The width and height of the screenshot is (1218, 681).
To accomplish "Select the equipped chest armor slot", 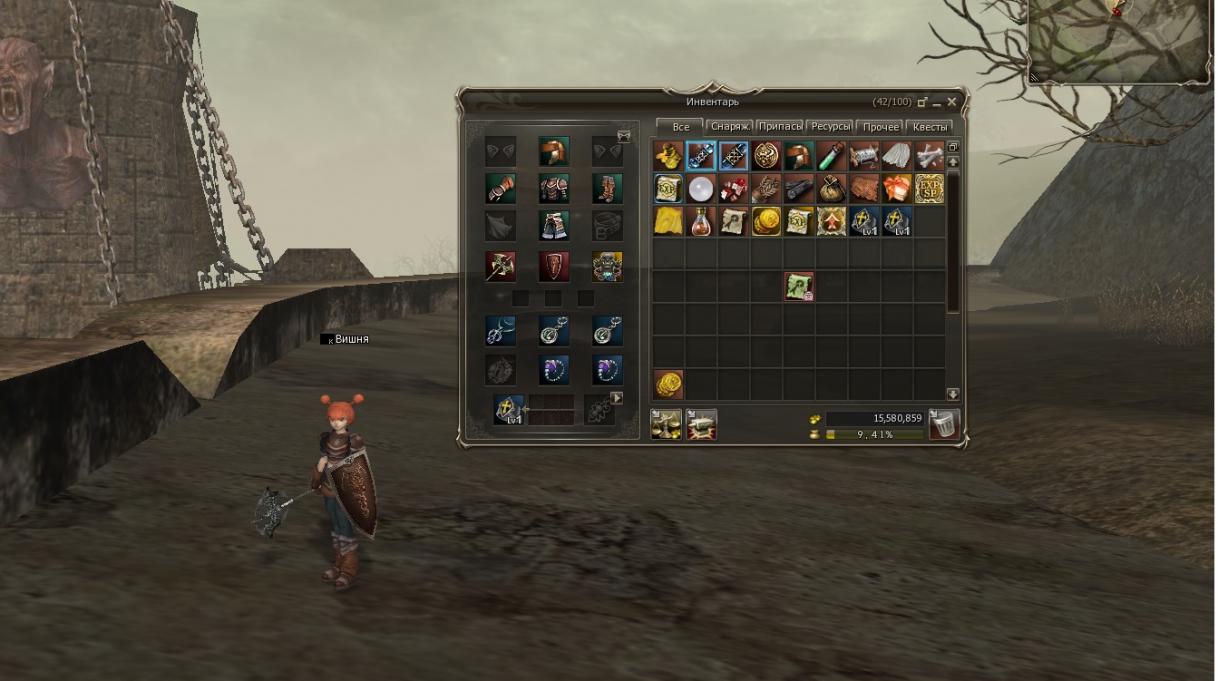I will coord(553,188).
